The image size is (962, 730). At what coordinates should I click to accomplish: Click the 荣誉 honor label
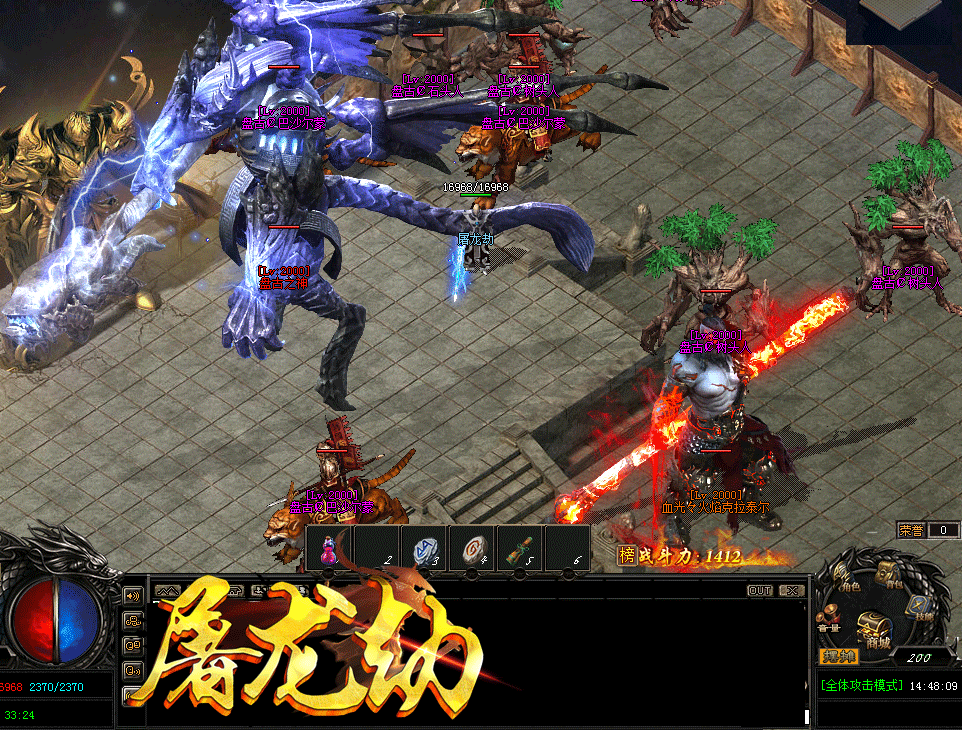pos(911,530)
